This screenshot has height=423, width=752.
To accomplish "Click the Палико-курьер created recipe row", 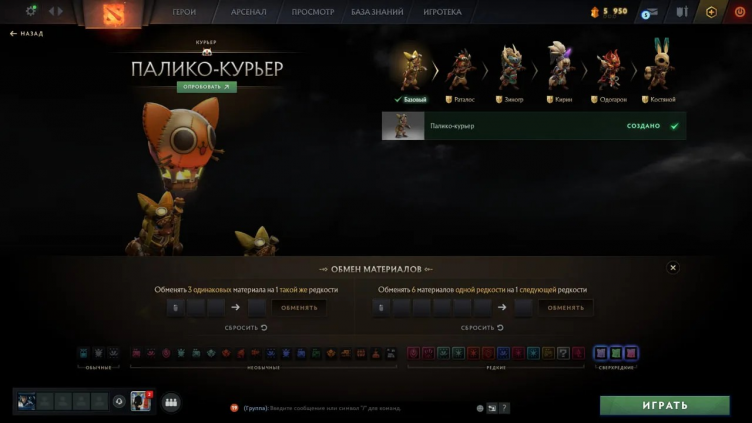I will click(x=533, y=126).
